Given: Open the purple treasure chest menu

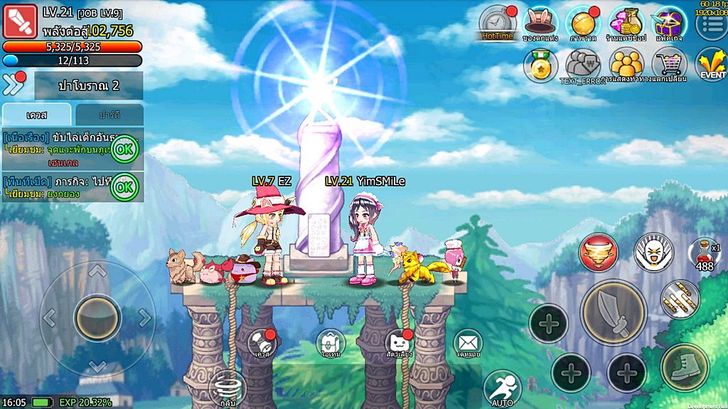Looking at the screenshot, I should pyautogui.click(x=668, y=20).
